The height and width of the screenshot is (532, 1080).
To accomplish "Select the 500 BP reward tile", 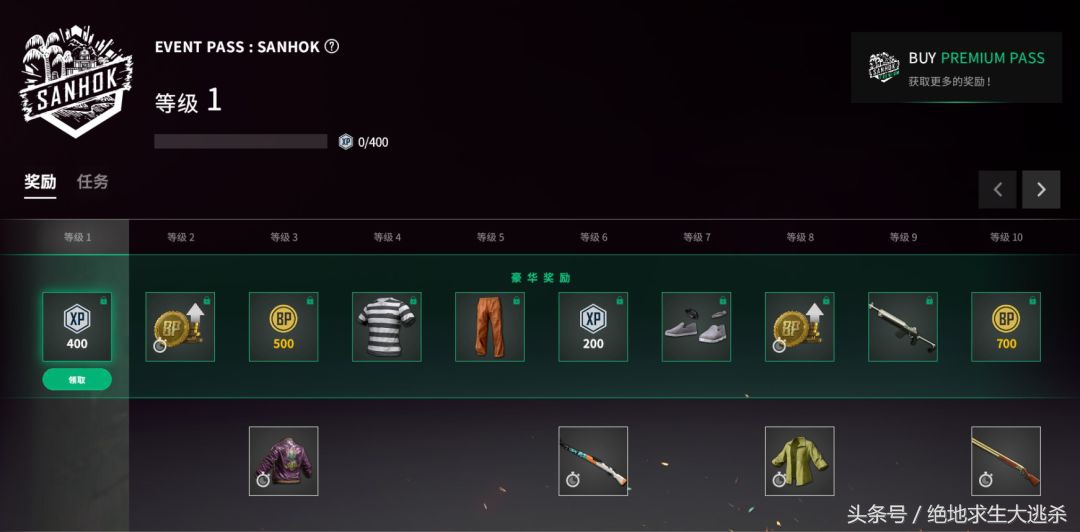I will (x=283, y=327).
